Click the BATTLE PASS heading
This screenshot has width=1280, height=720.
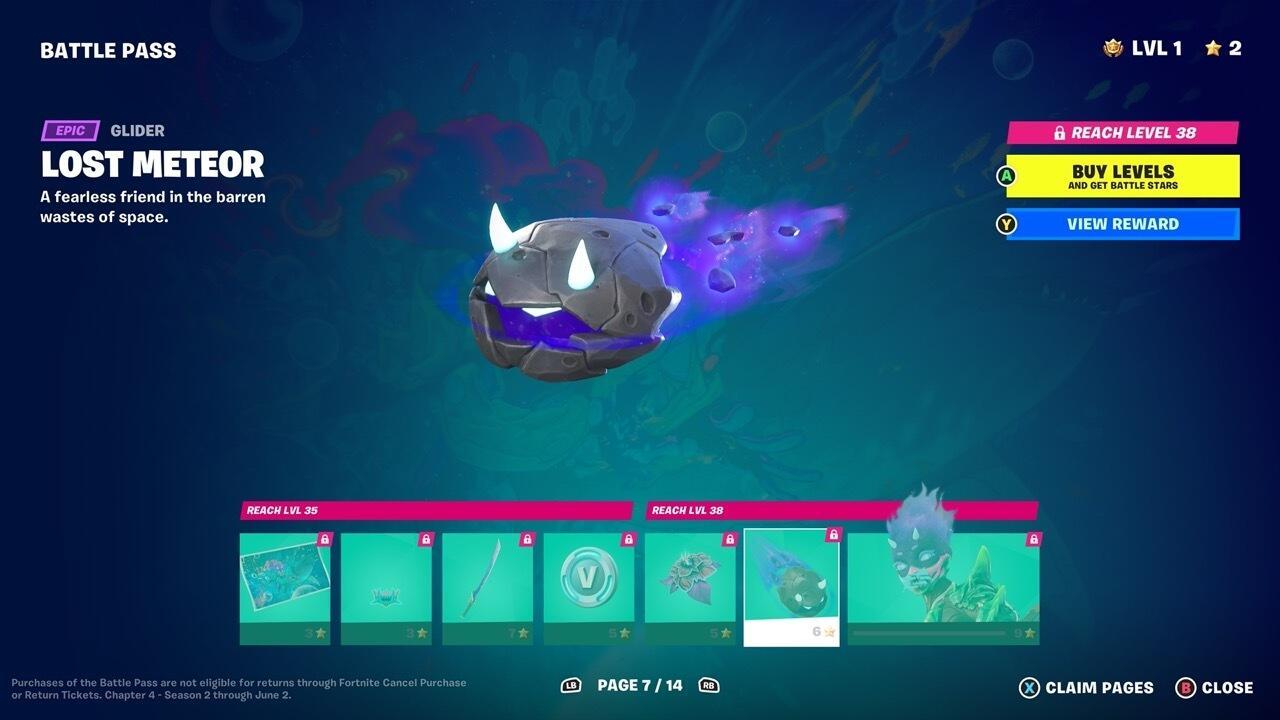(x=108, y=49)
